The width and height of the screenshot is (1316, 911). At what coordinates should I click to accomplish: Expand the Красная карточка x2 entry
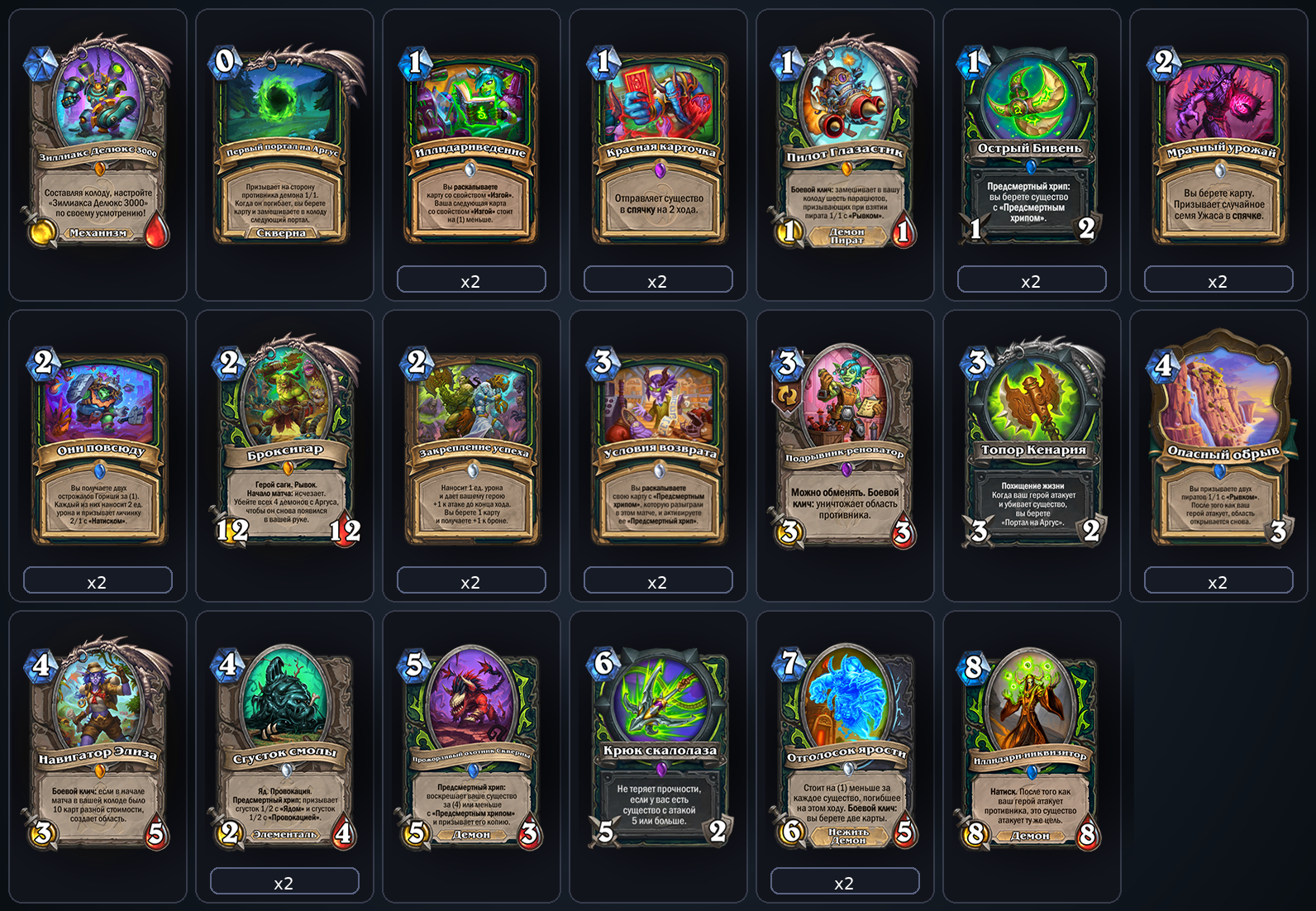coord(657,280)
